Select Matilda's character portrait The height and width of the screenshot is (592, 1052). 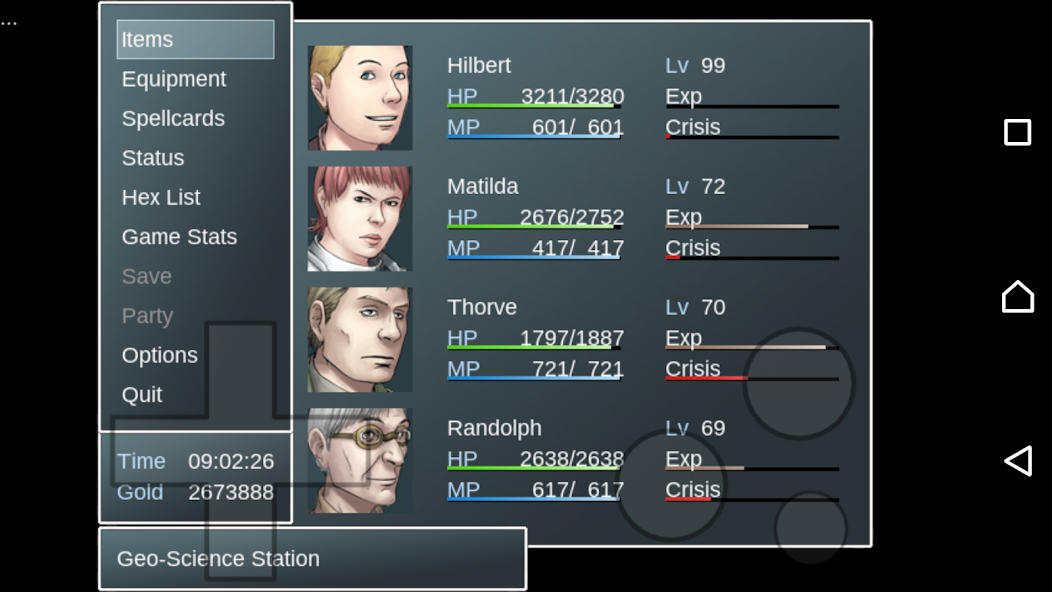click(x=360, y=219)
